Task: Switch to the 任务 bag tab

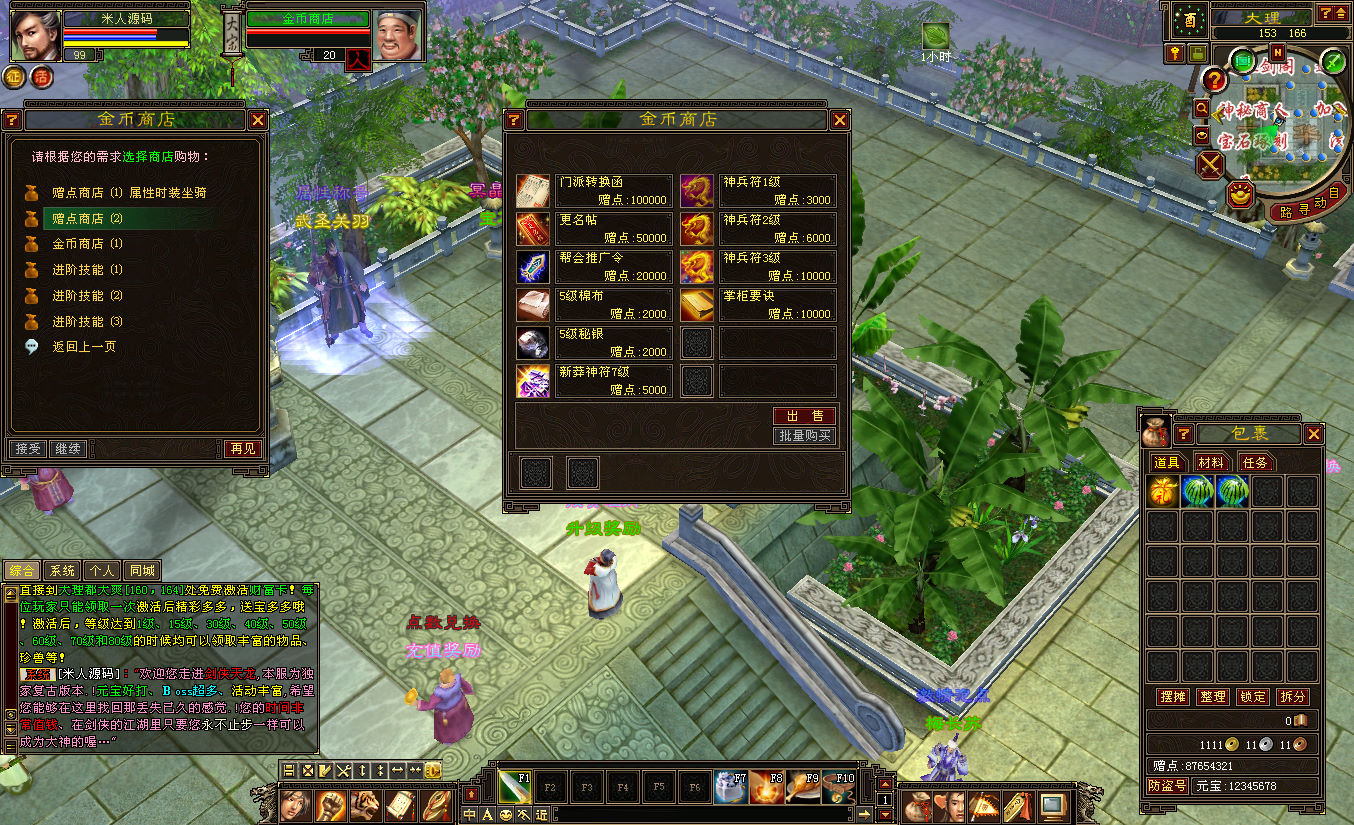Action: pyautogui.click(x=1255, y=462)
